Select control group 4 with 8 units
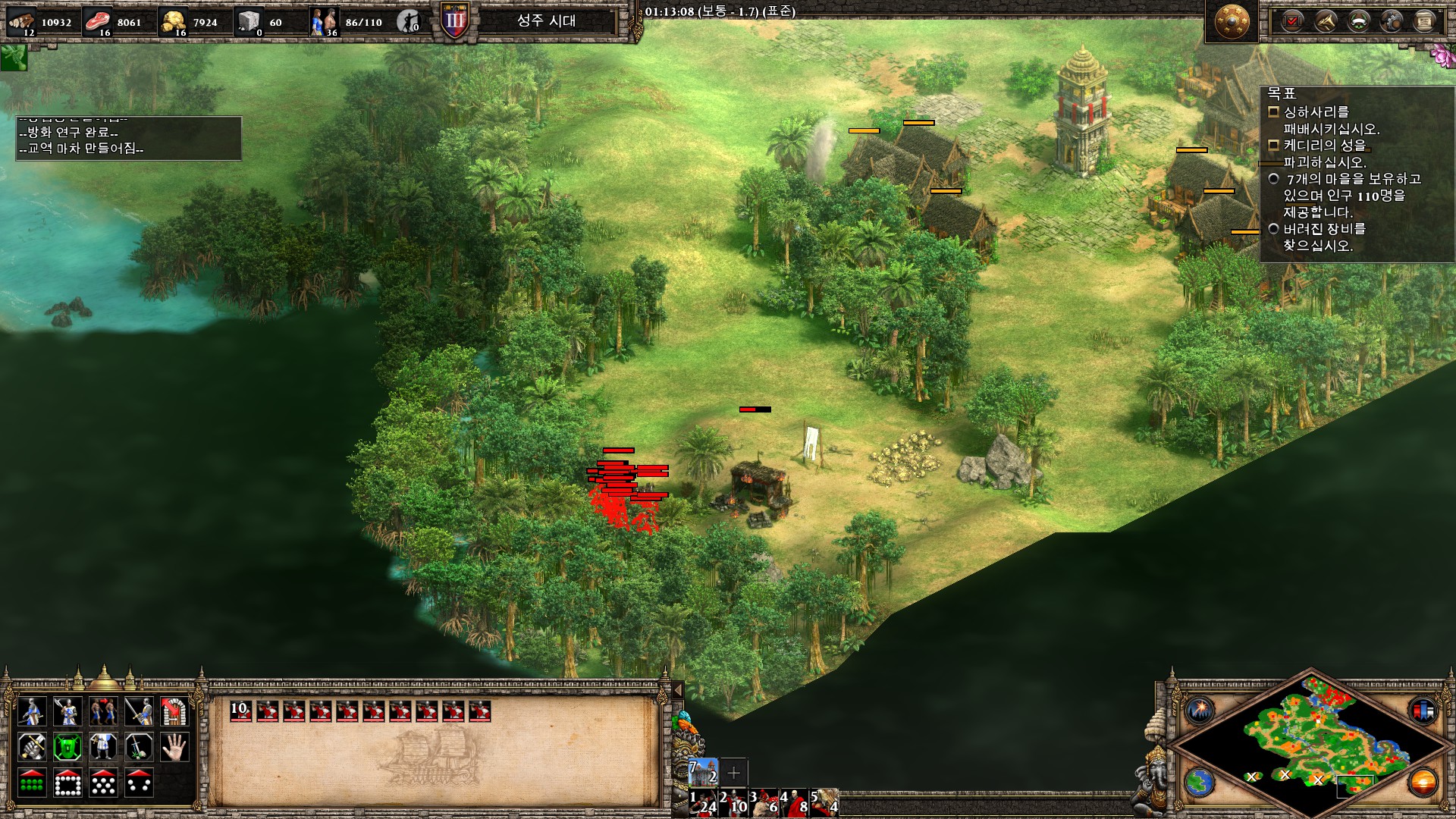 794,802
